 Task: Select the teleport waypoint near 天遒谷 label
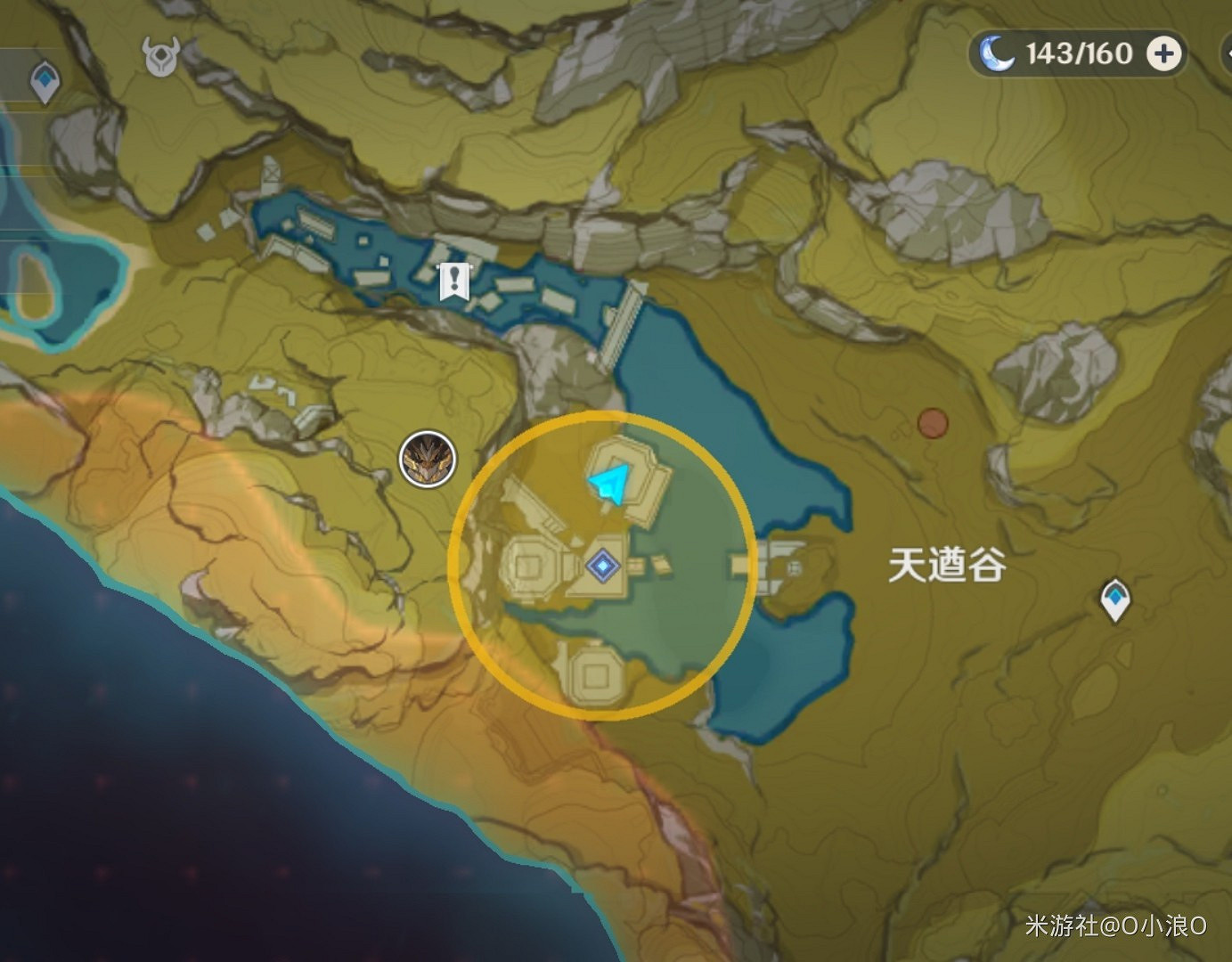pos(1114,599)
